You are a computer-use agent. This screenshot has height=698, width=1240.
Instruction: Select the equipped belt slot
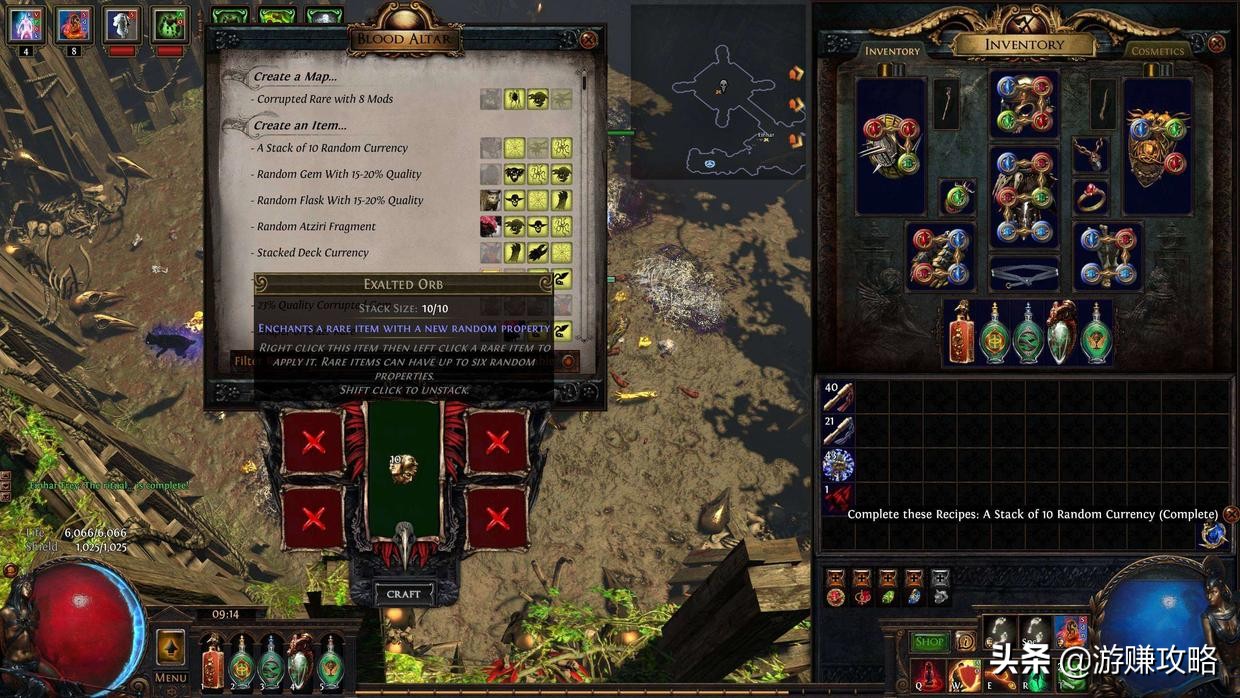coord(1024,273)
